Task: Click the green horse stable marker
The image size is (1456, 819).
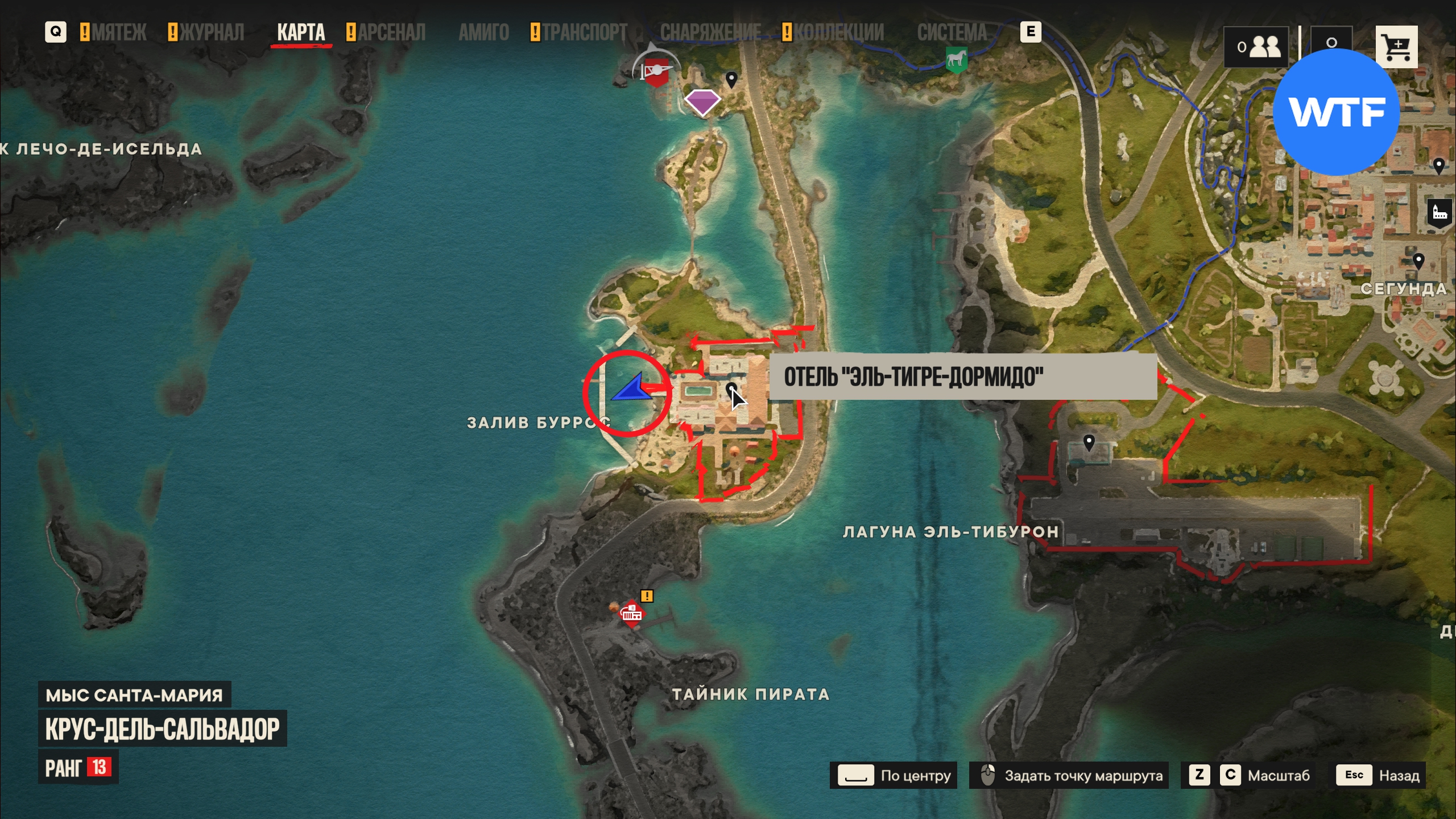Action: [956, 59]
